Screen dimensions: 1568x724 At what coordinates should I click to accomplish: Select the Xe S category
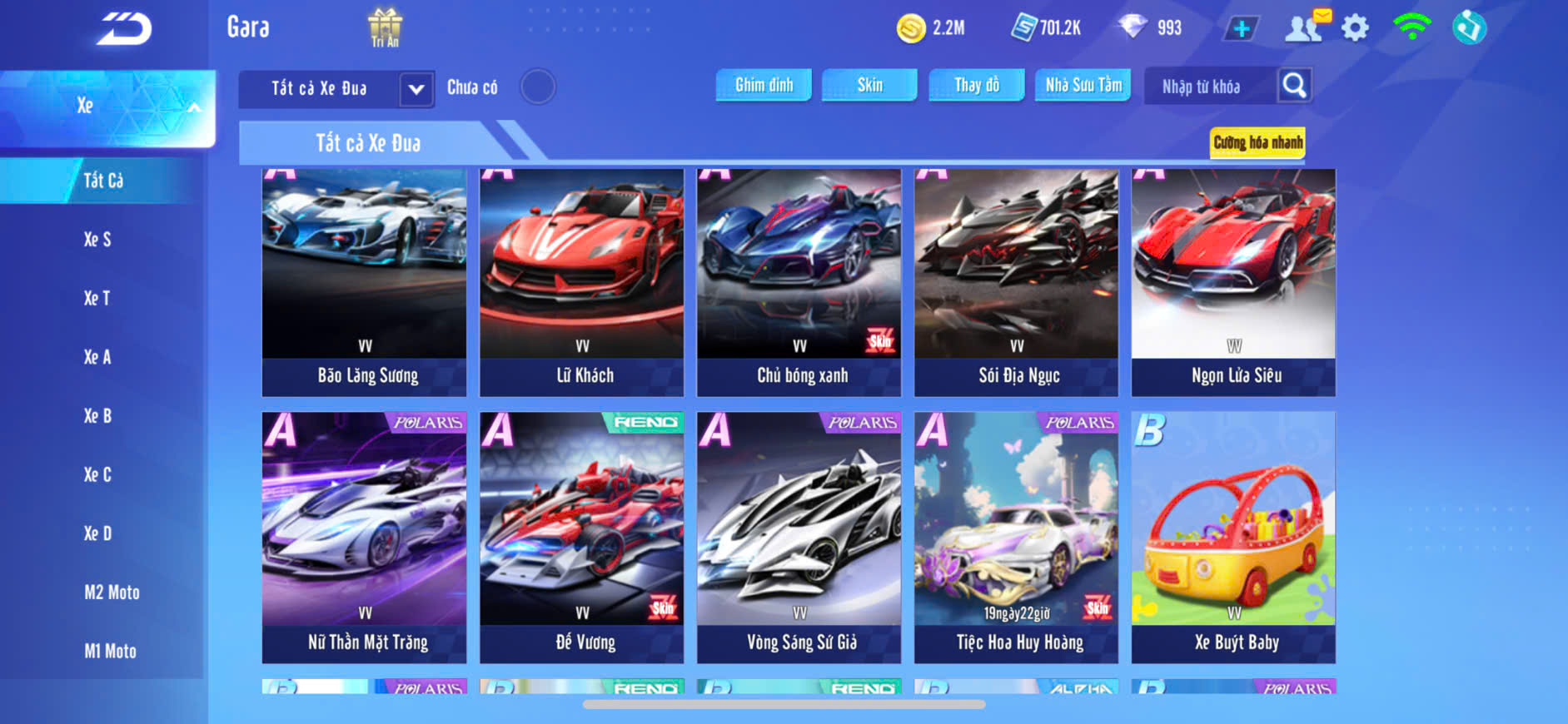tap(97, 240)
